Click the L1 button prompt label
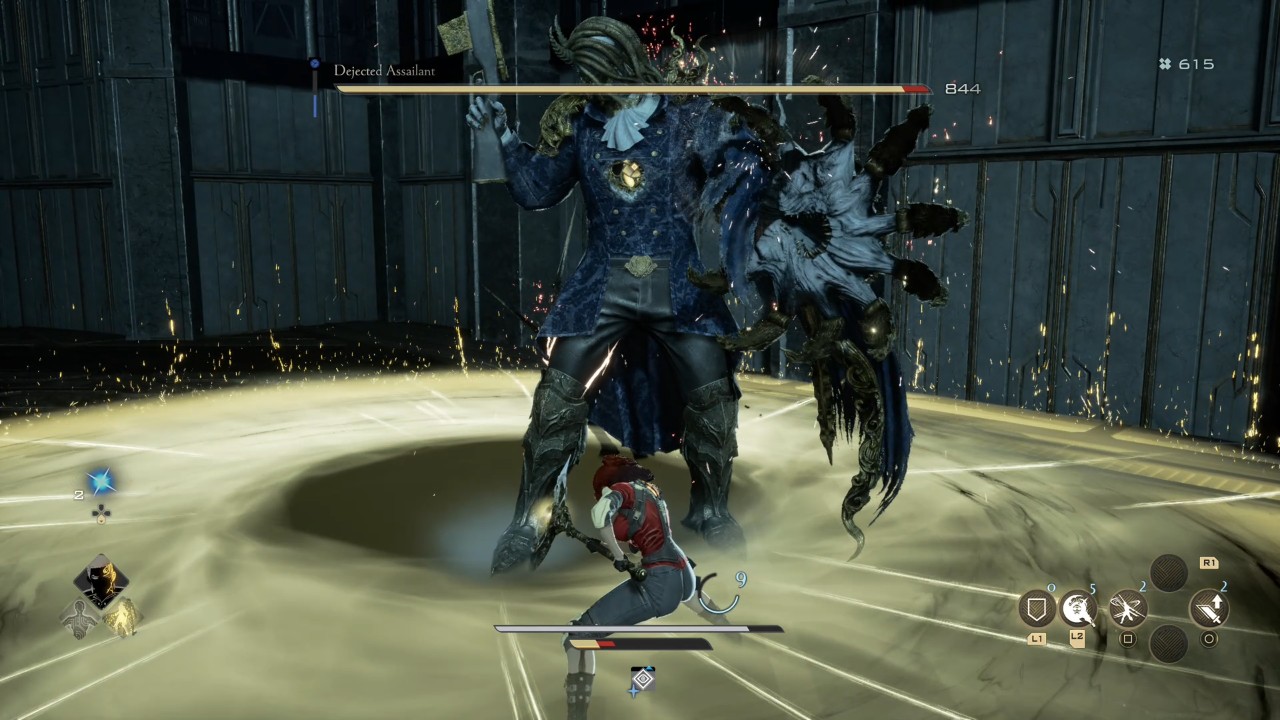This screenshot has width=1280, height=720. 1037,638
